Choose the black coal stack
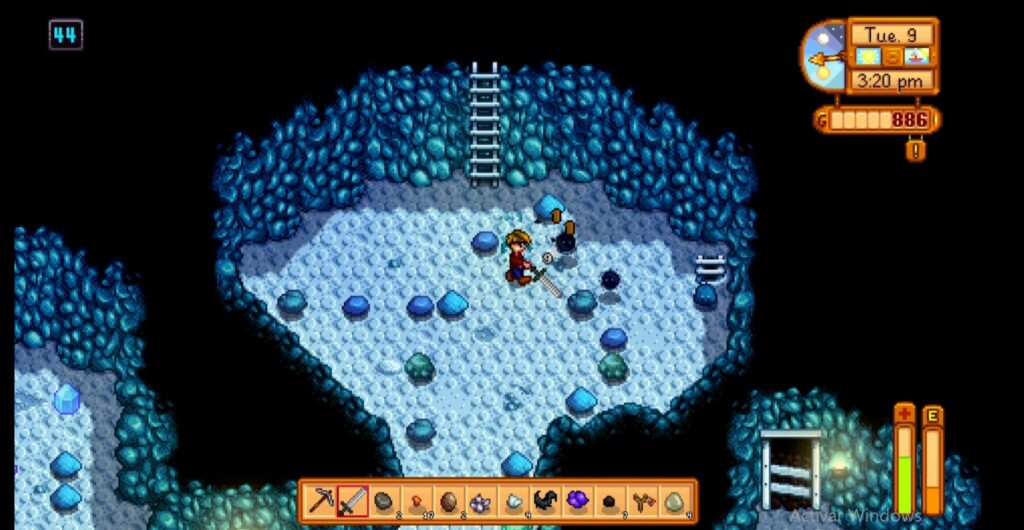Viewport: 1024px width, 530px height. [x=610, y=500]
